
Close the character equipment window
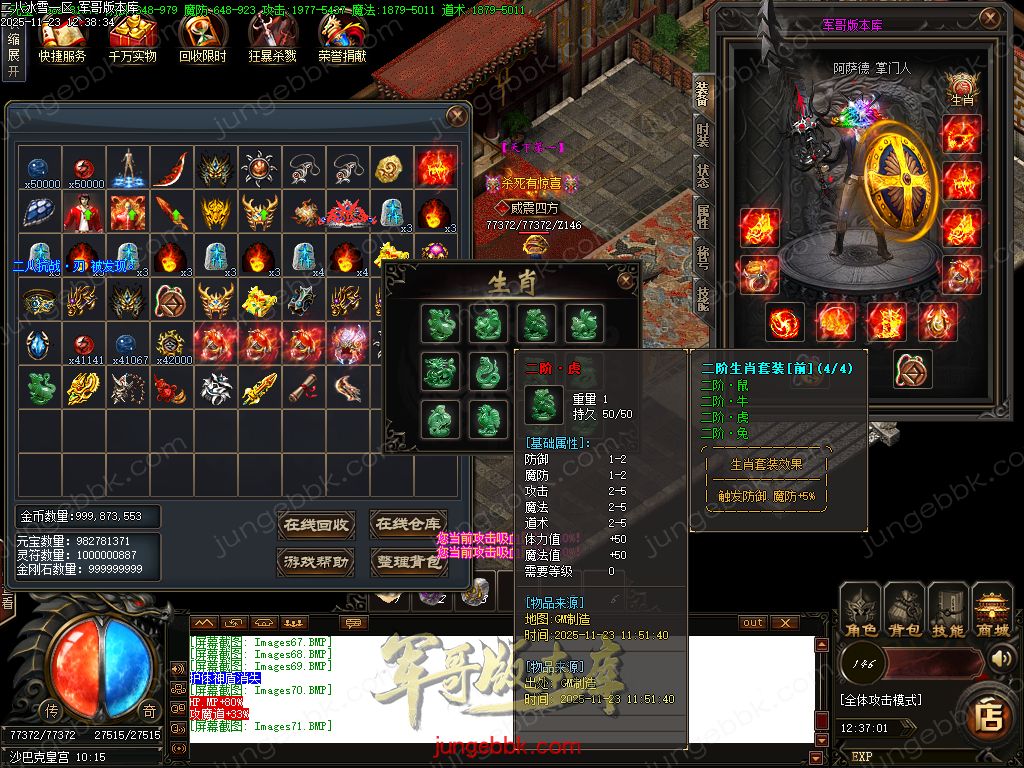point(989,20)
